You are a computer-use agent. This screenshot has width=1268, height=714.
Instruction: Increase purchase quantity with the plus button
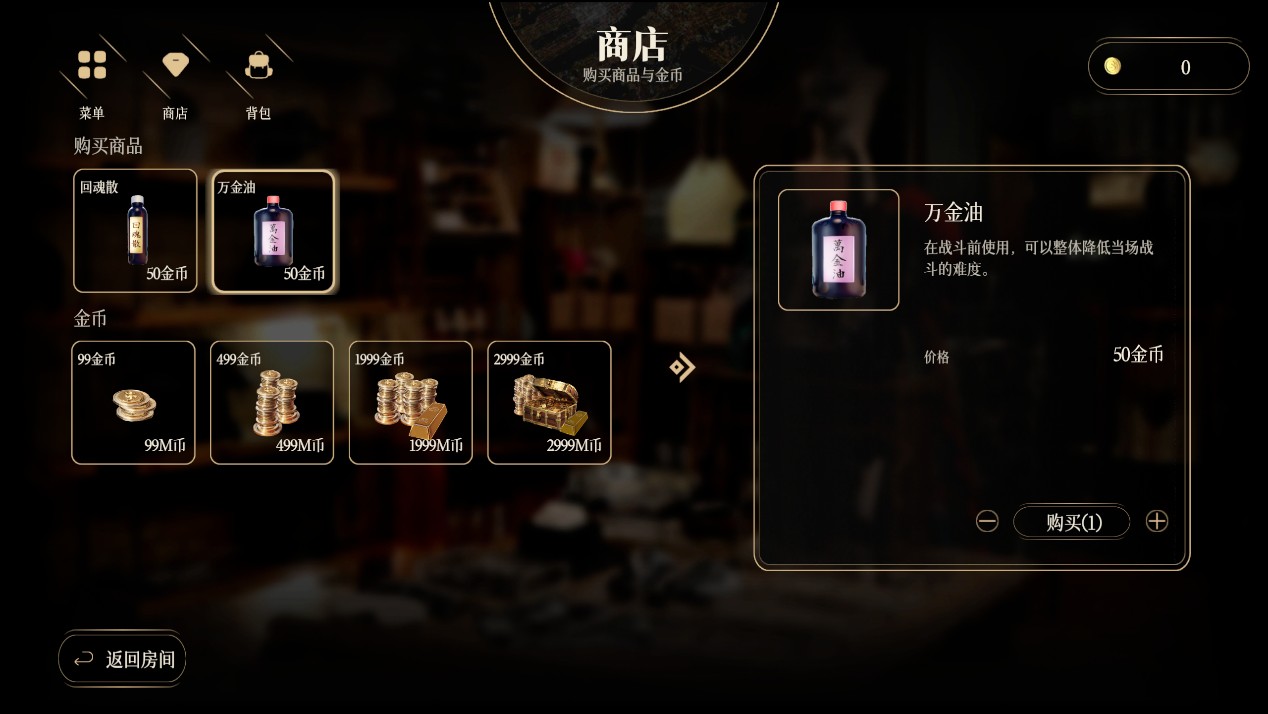[1157, 521]
